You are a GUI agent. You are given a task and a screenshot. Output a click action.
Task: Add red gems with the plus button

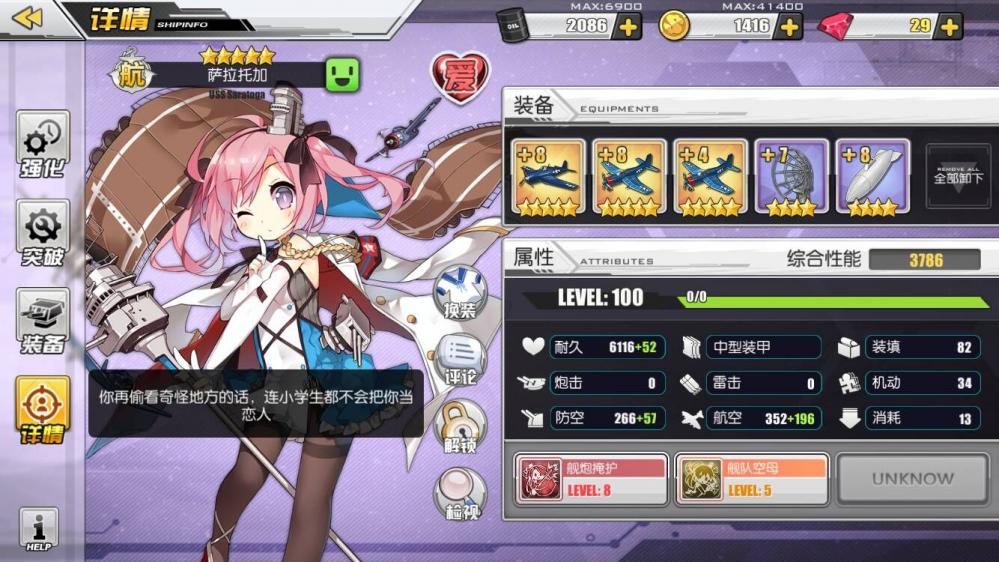tap(949, 27)
